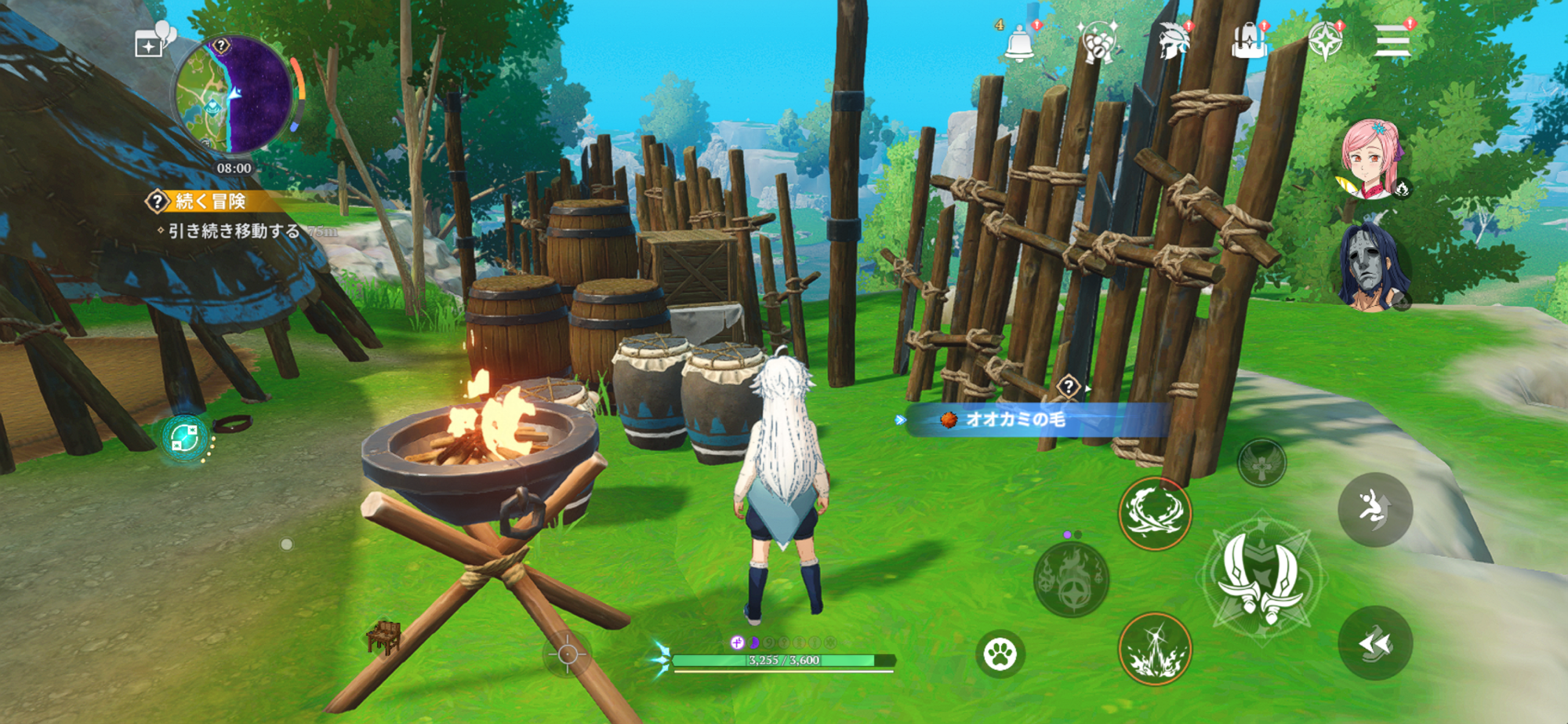1568x724 pixels.
Task: Tap the jump button
Action: pyautogui.click(x=1374, y=510)
